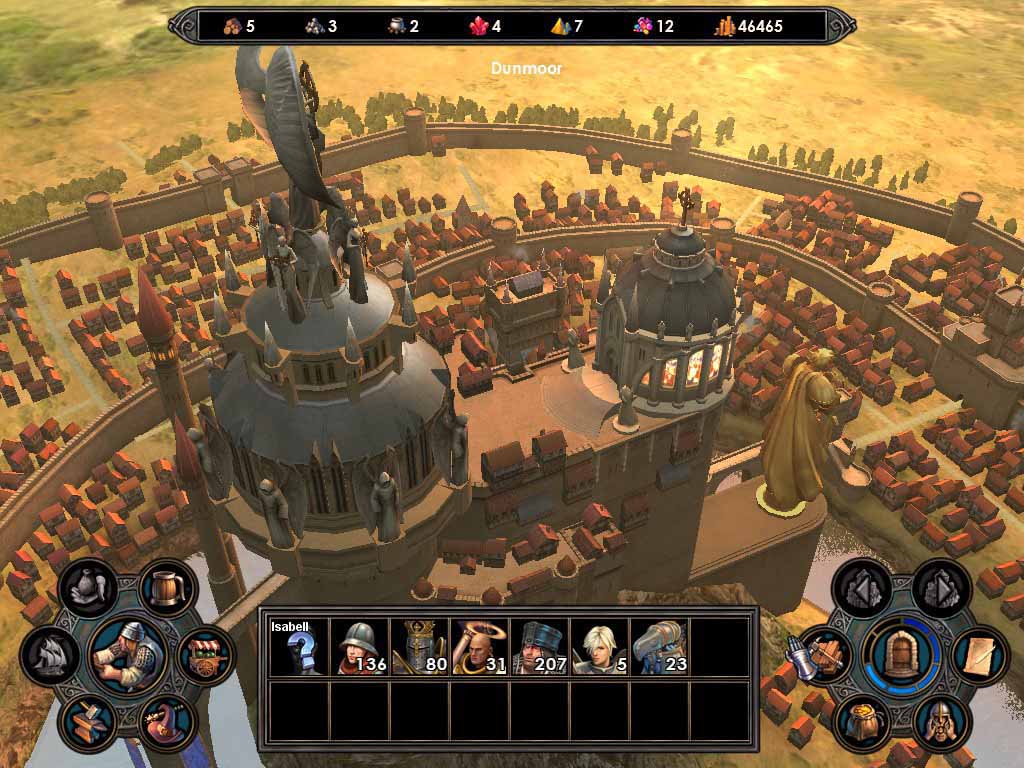Image resolution: width=1024 pixels, height=768 pixels.
Task: Switch to the previous town arrow
Action: coord(861,588)
